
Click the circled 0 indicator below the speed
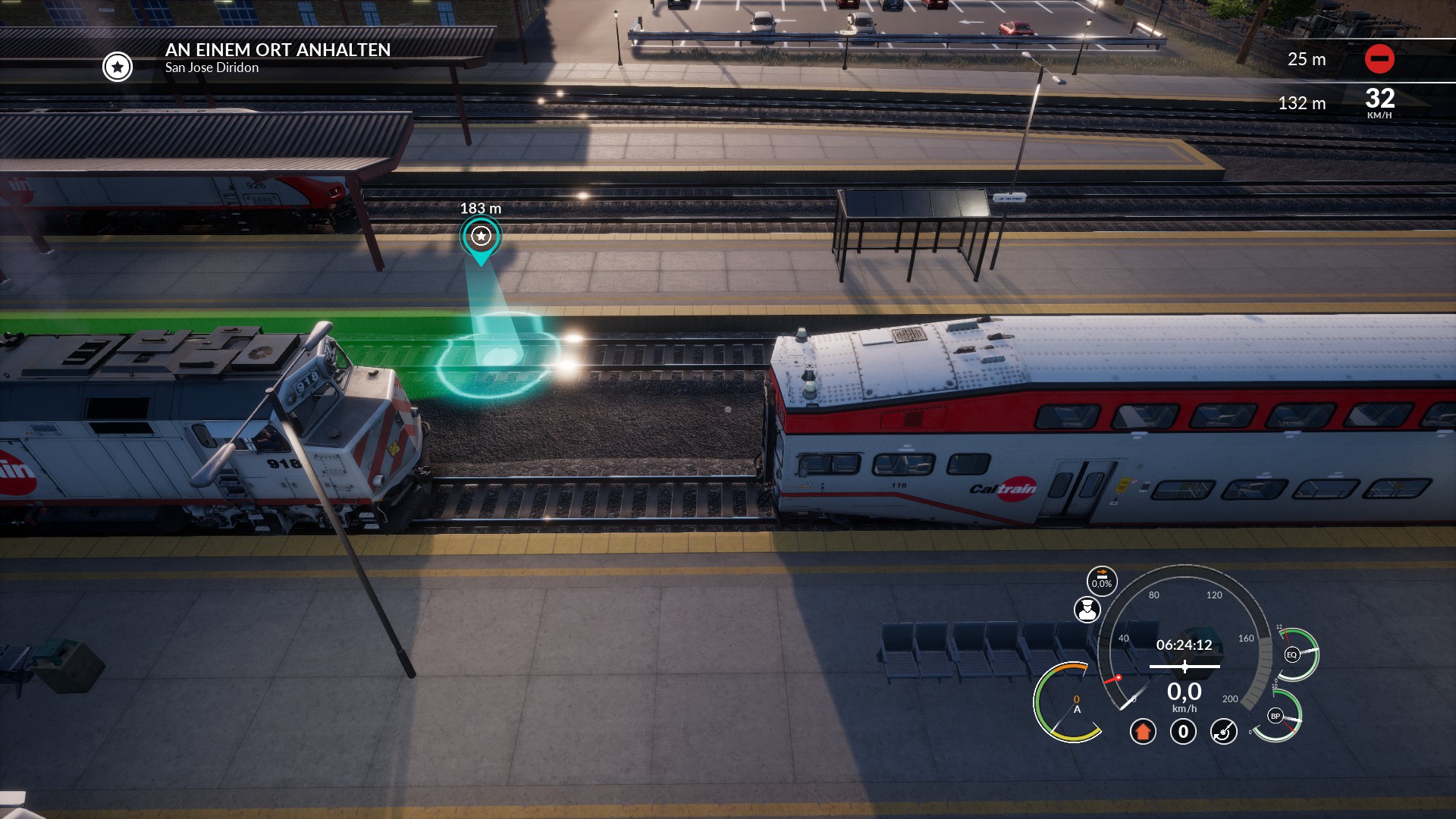[x=1183, y=732]
